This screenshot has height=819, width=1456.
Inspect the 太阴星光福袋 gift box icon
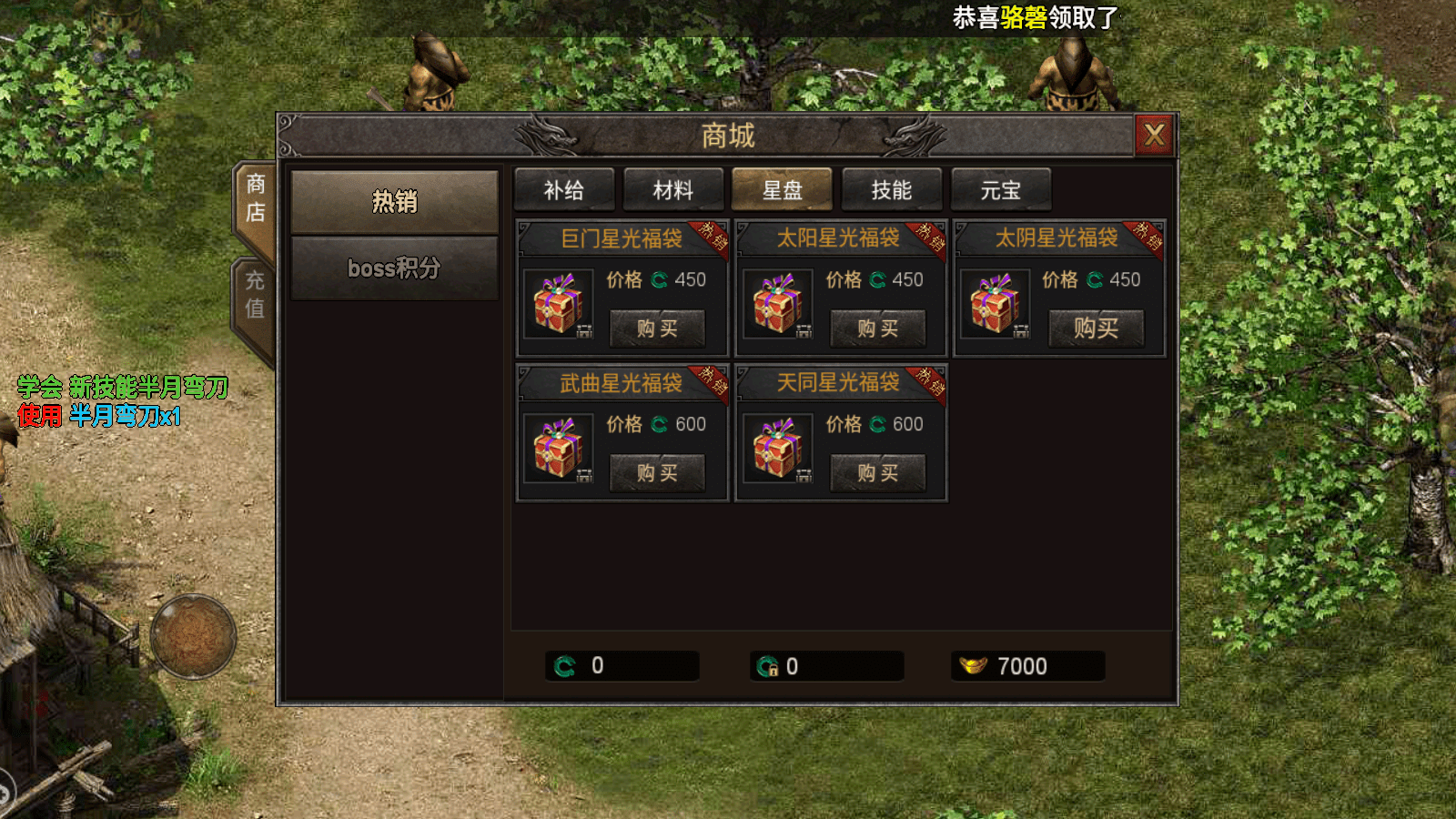click(x=995, y=304)
